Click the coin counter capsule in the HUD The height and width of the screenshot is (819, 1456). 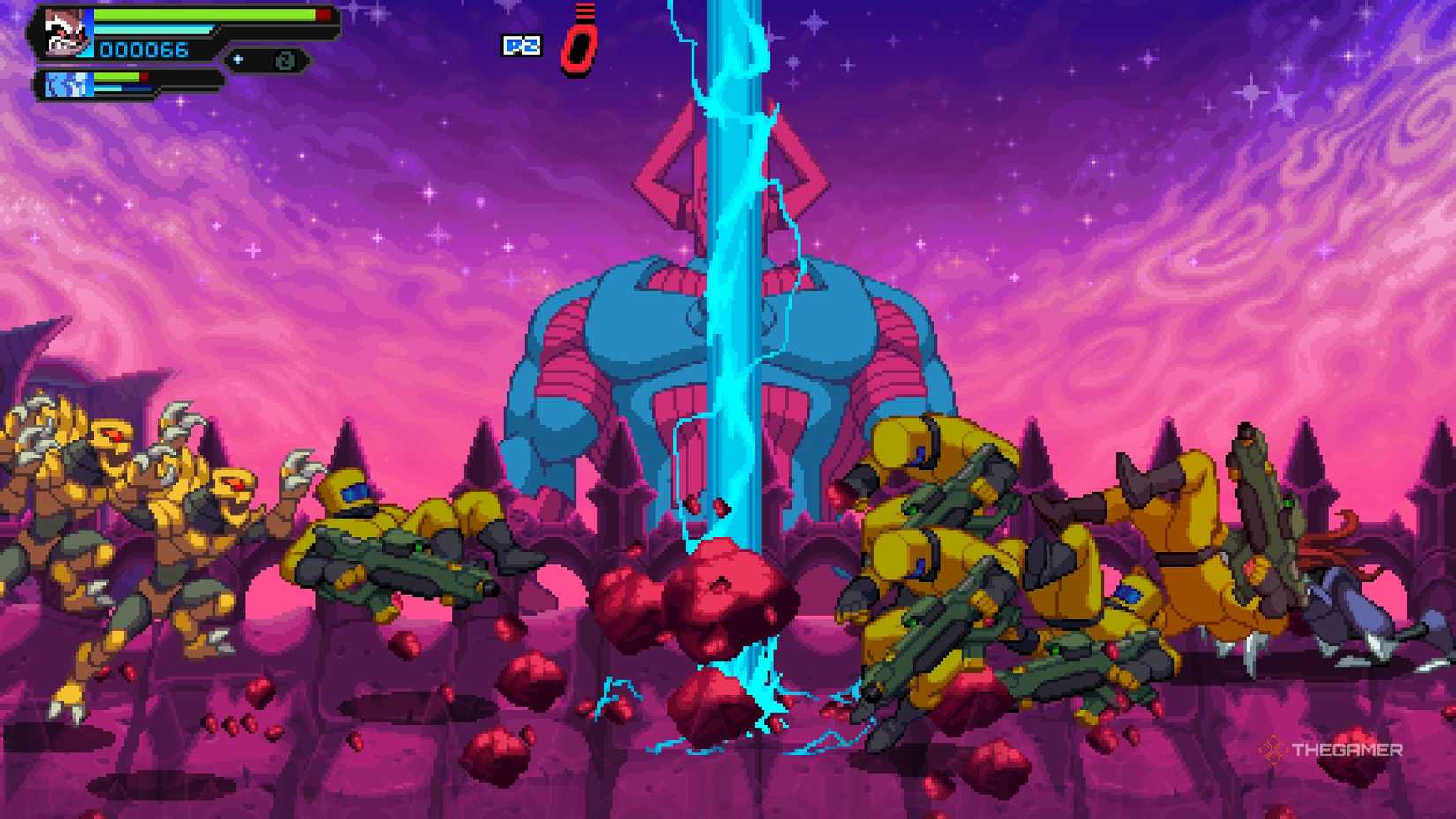coord(265,59)
